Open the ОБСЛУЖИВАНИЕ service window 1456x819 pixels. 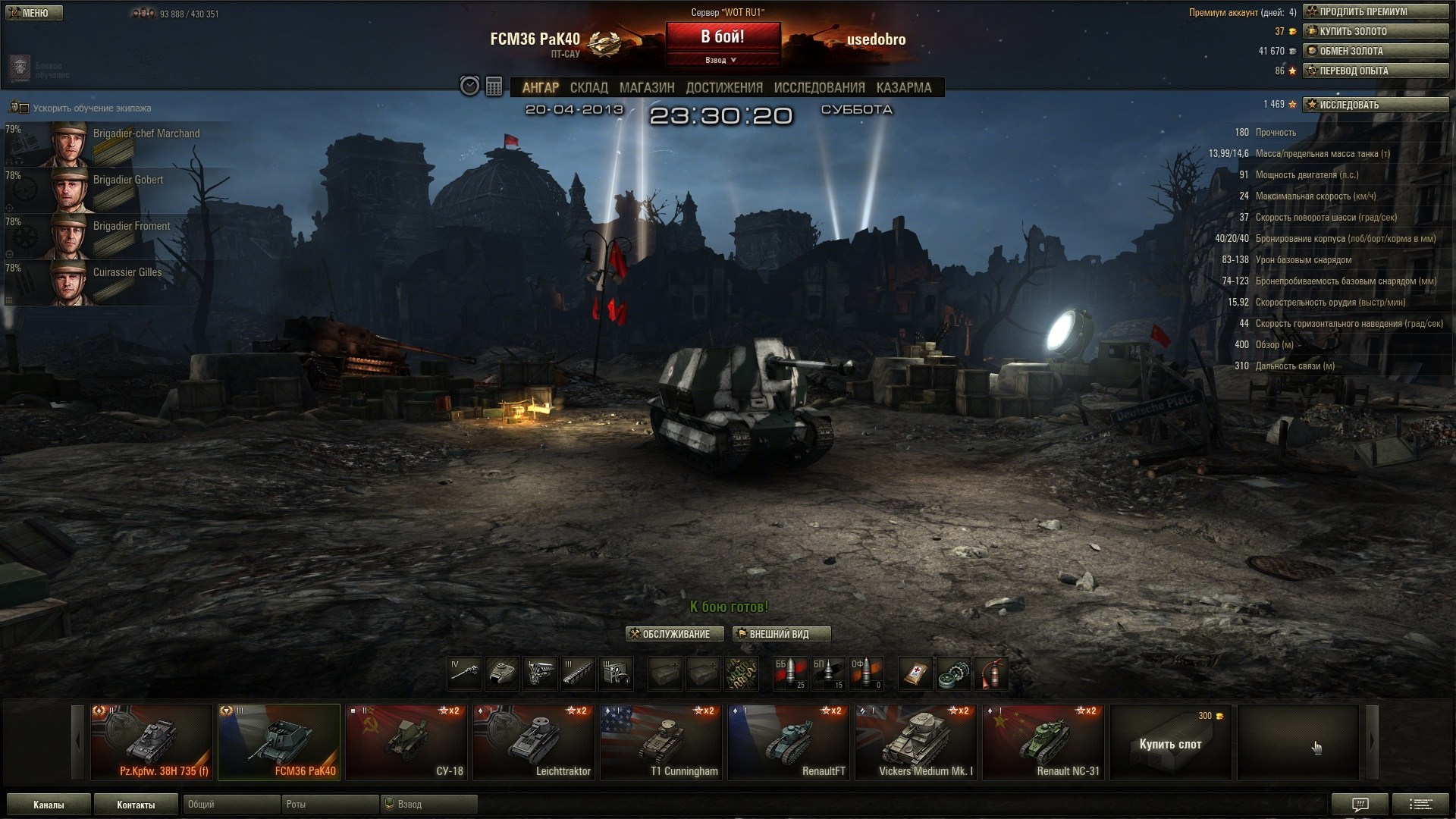(674, 634)
